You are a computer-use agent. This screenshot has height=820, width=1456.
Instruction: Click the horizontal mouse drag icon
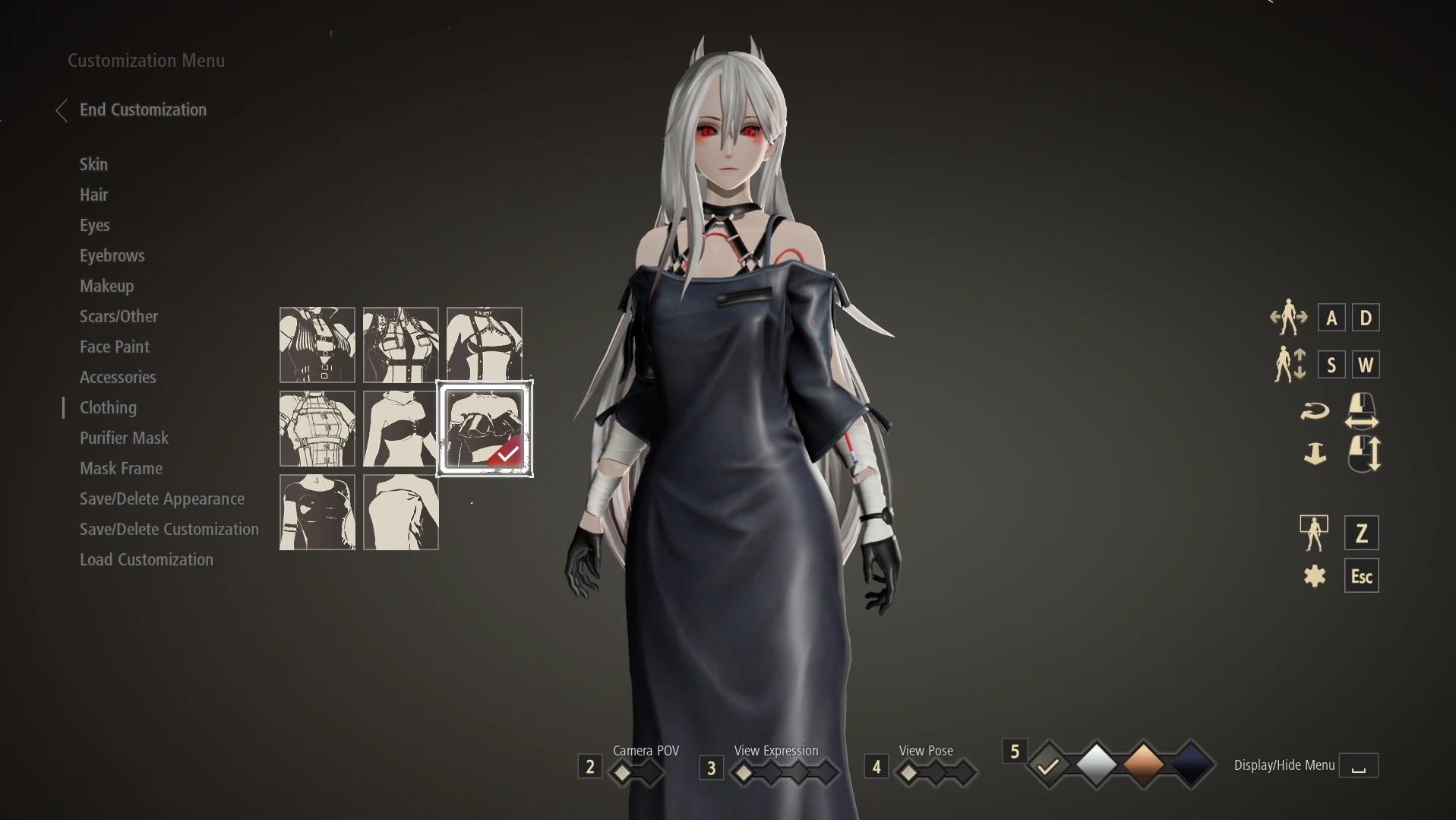click(1360, 410)
